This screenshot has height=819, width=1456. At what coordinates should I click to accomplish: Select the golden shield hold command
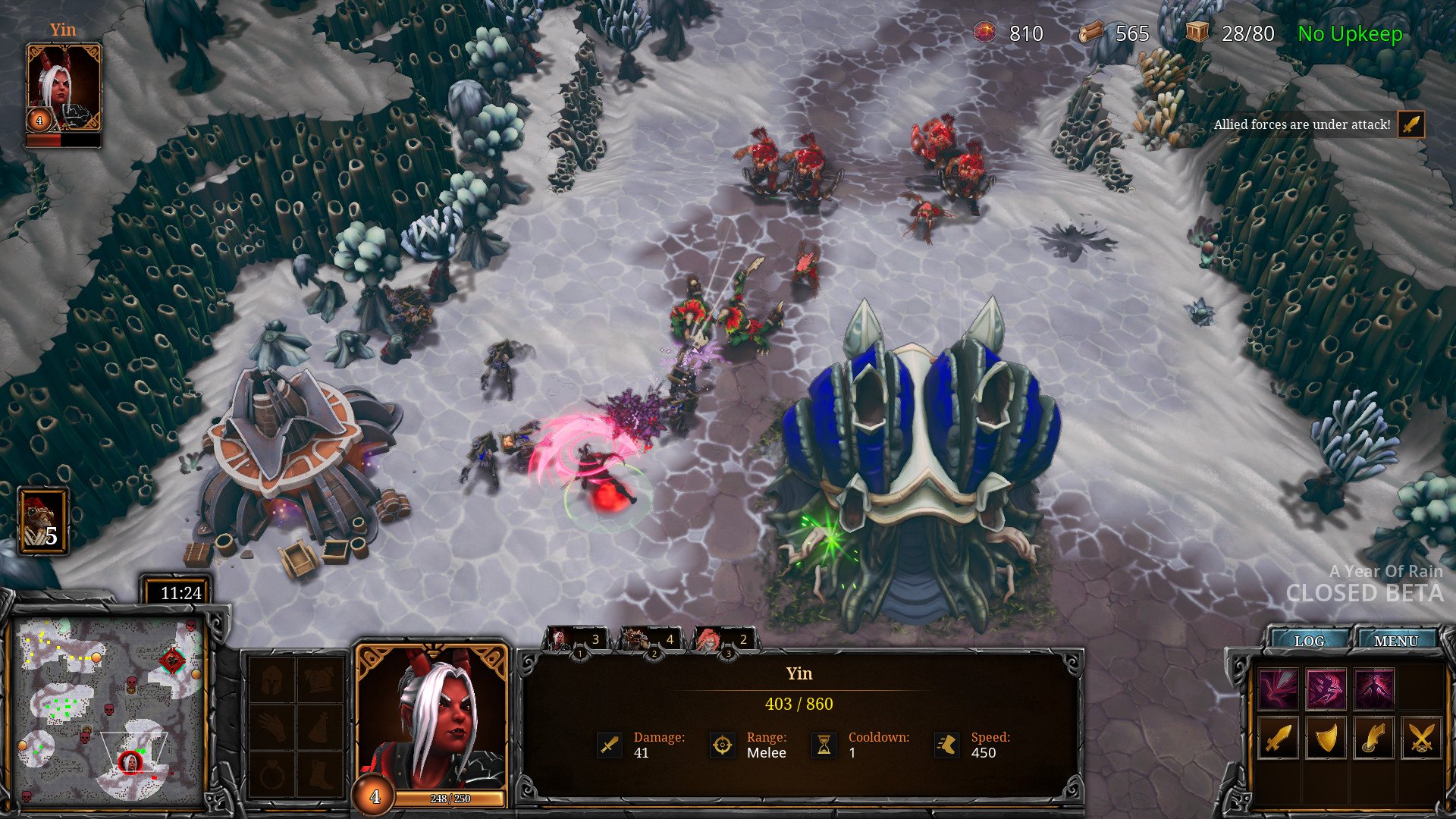1326,738
